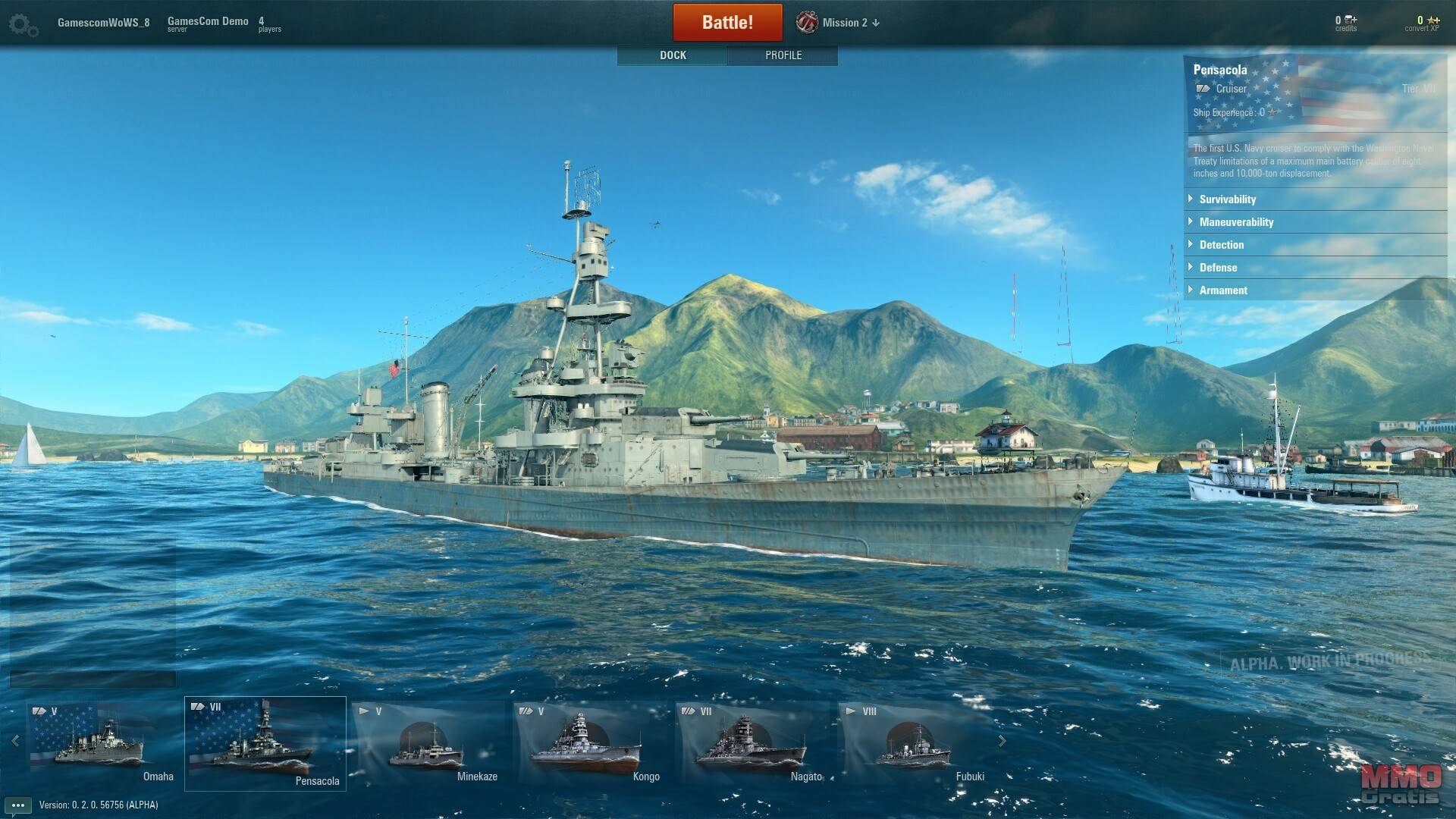This screenshot has width=1456, height=819.
Task: Click the convert XP counter
Action: tap(1422, 24)
